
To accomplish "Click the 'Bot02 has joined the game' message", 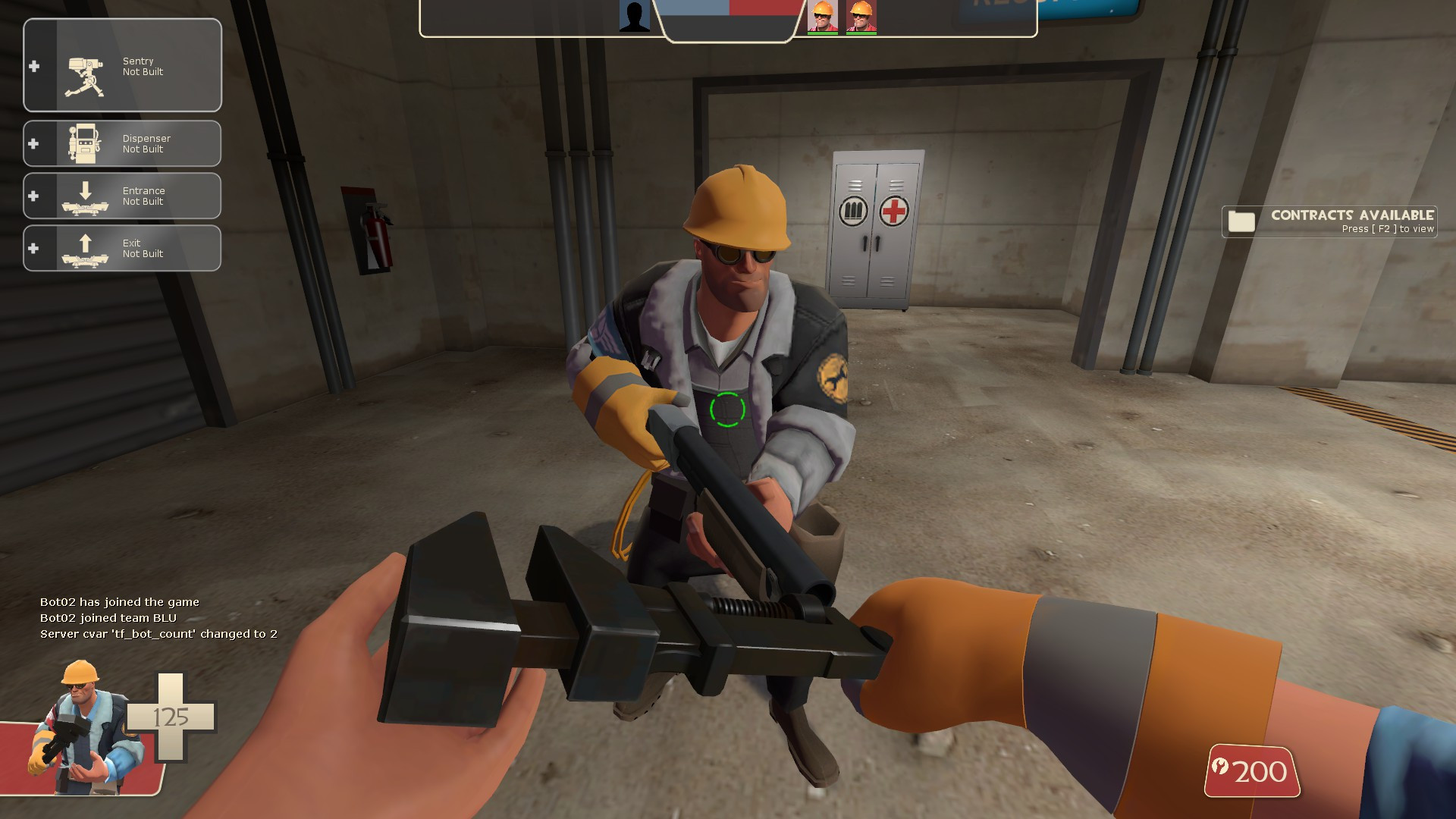I will [x=118, y=601].
